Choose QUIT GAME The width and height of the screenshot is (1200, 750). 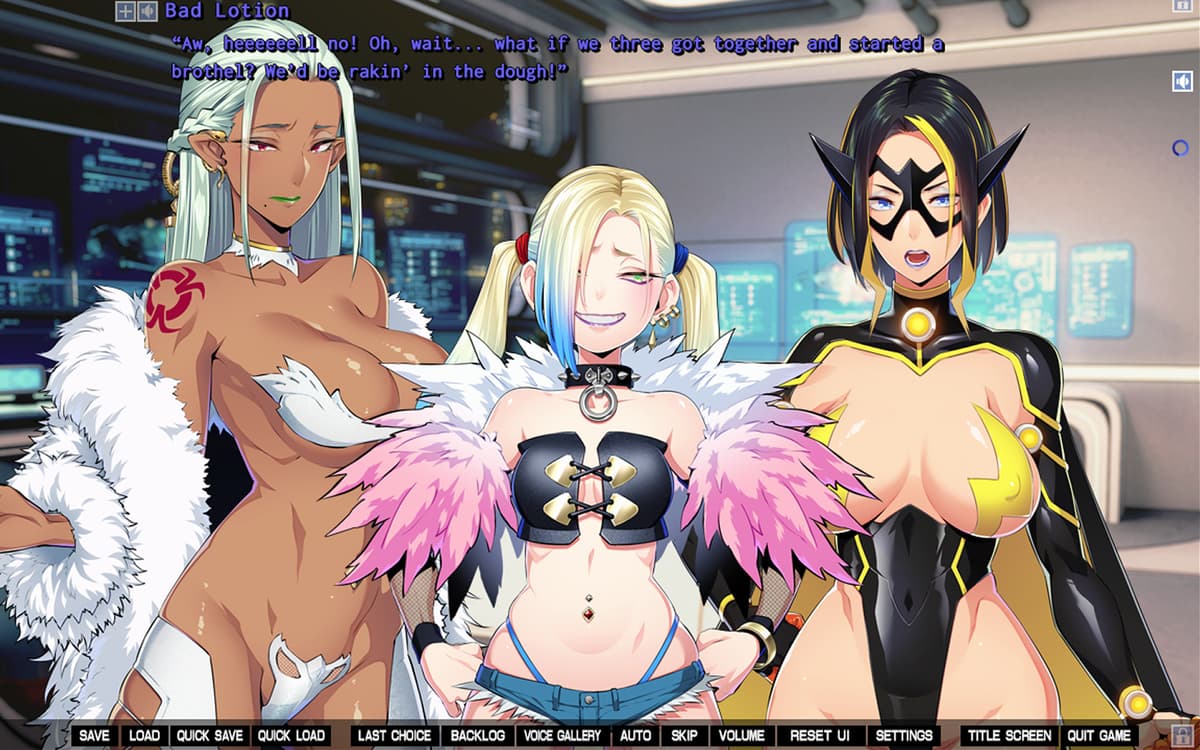(1099, 736)
